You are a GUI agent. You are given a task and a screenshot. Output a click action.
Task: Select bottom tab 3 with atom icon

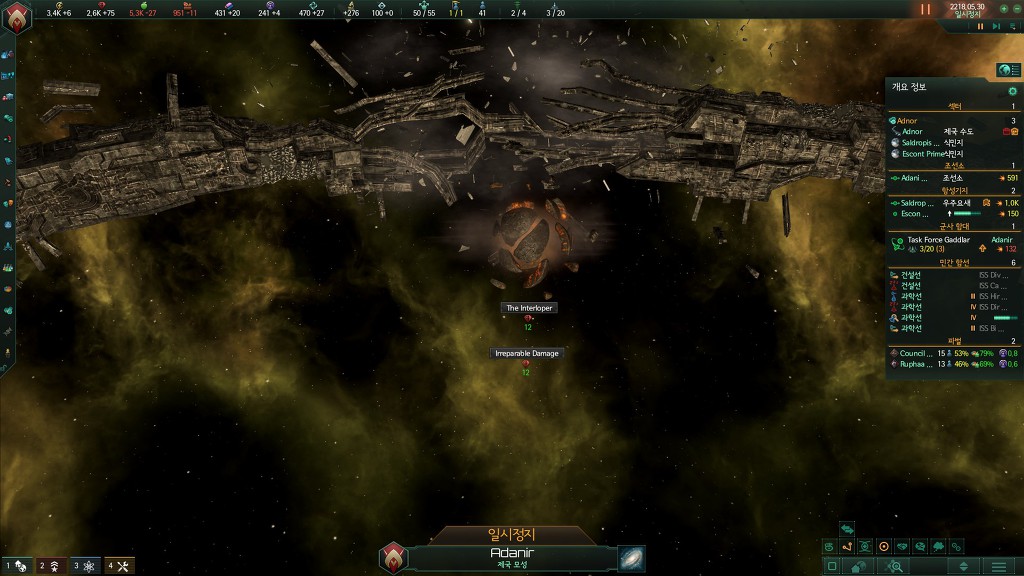tap(86, 566)
